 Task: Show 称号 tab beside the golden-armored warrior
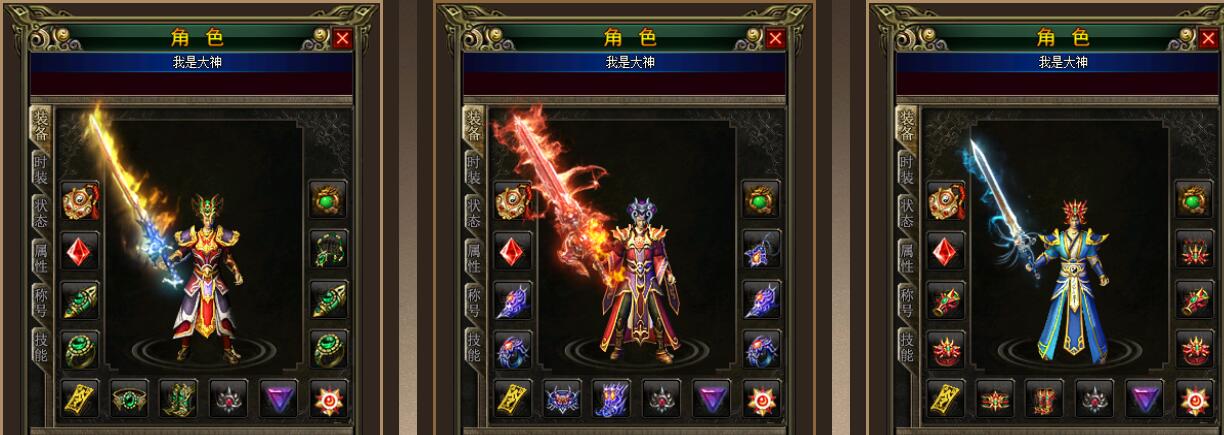40,301
